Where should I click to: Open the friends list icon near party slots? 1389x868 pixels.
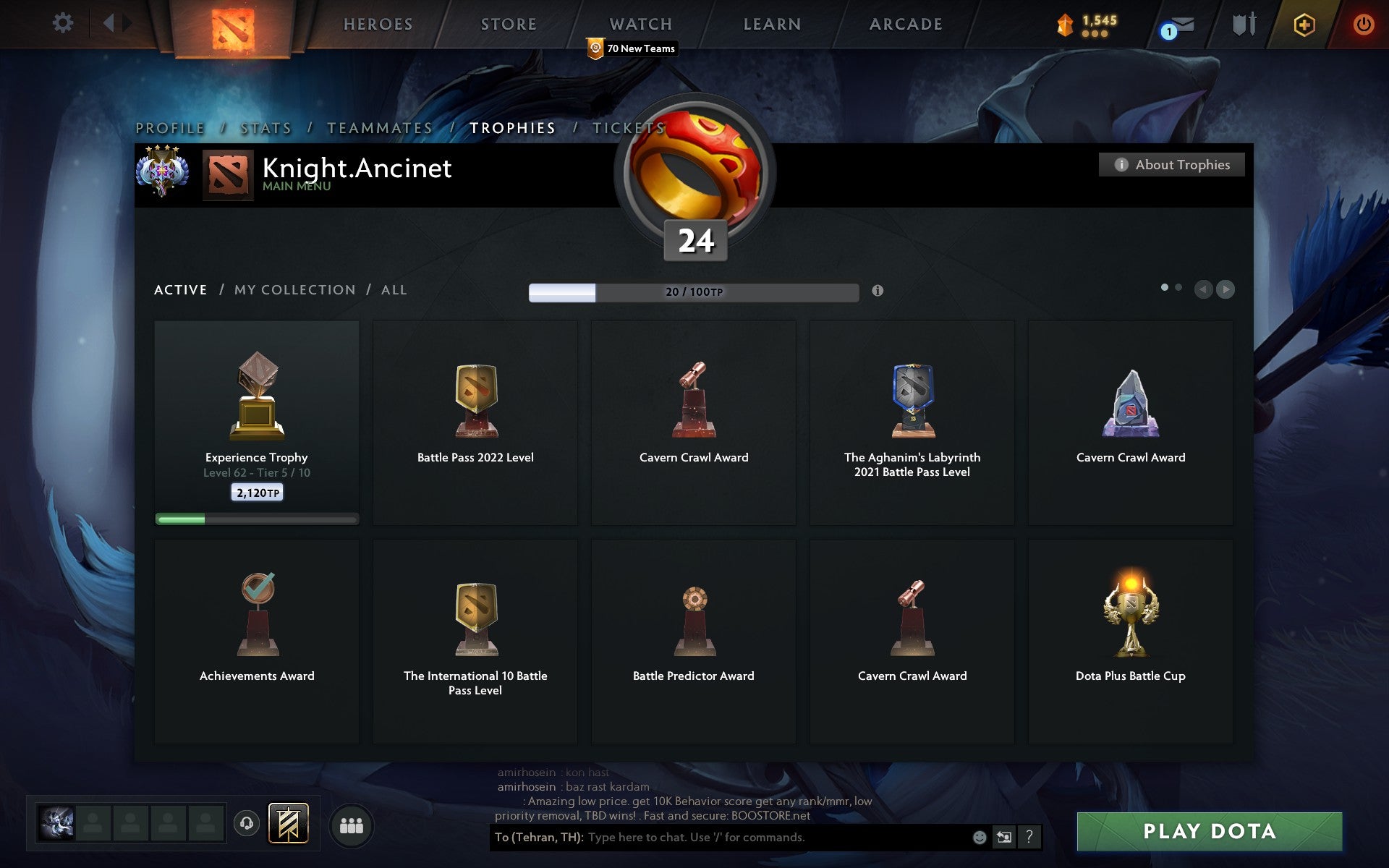click(352, 825)
